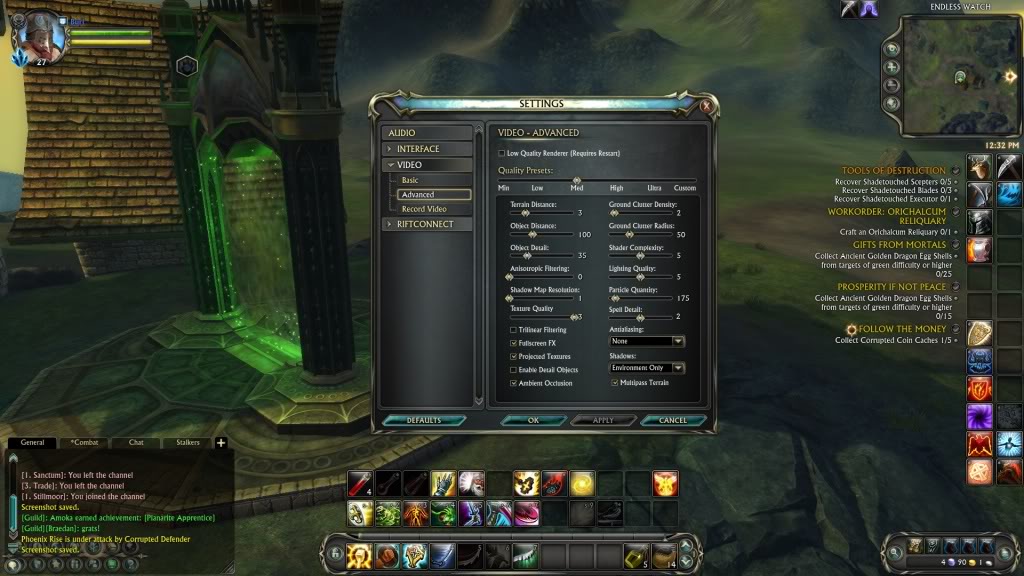
Task: Toggle the Low Quality Renderer checkbox
Action: (x=502, y=153)
